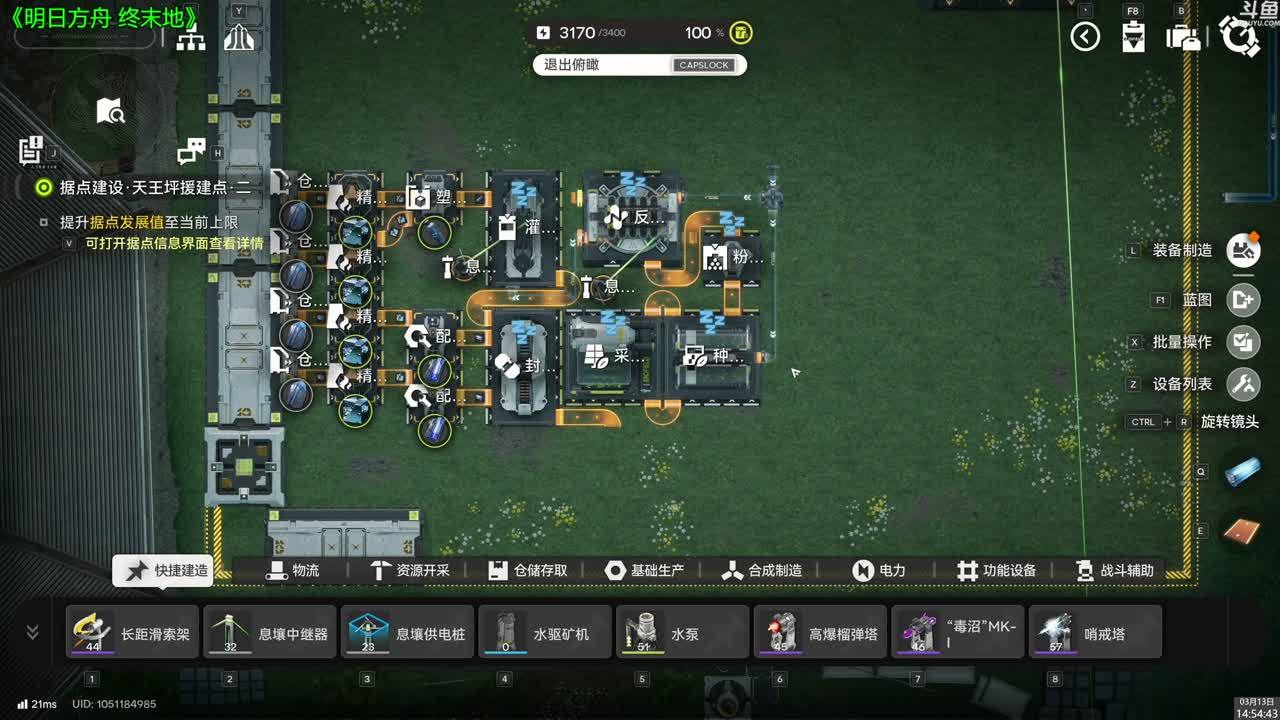Open the 设备列表 equipment list
This screenshot has width=1280, height=720.
pos(1243,383)
